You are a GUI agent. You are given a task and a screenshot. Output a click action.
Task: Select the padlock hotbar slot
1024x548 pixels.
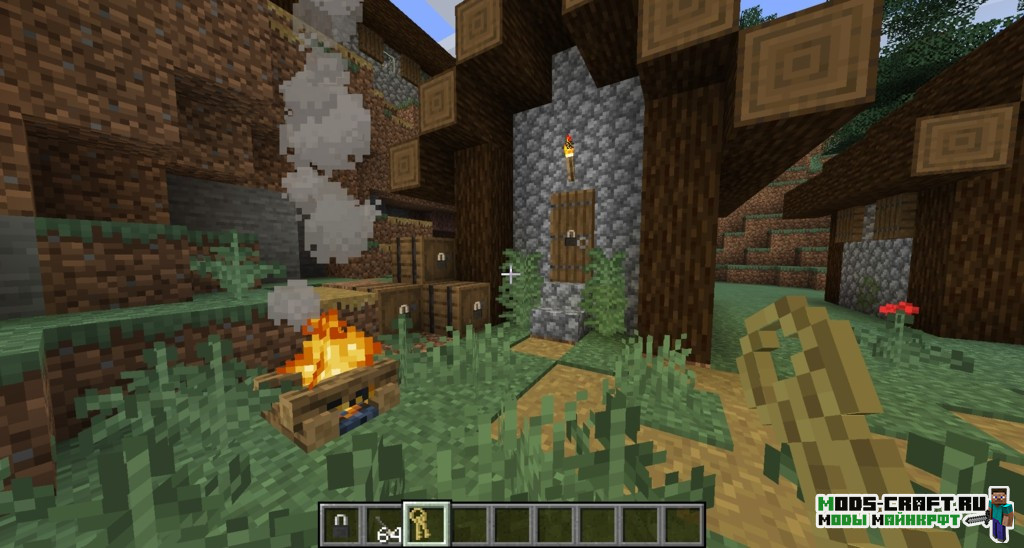coord(341,524)
